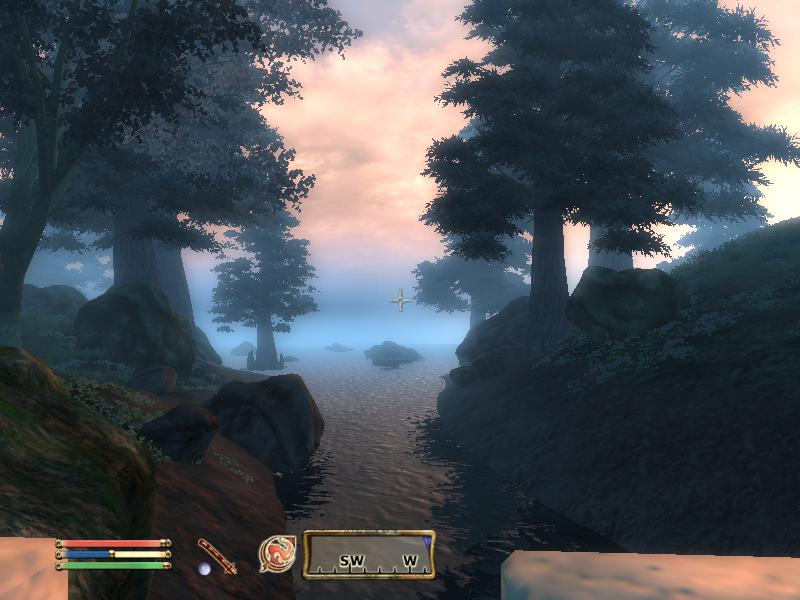The width and height of the screenshot is (800, 600).
Task: Click the compass showing SW and W
Action: tap(369, 555)
